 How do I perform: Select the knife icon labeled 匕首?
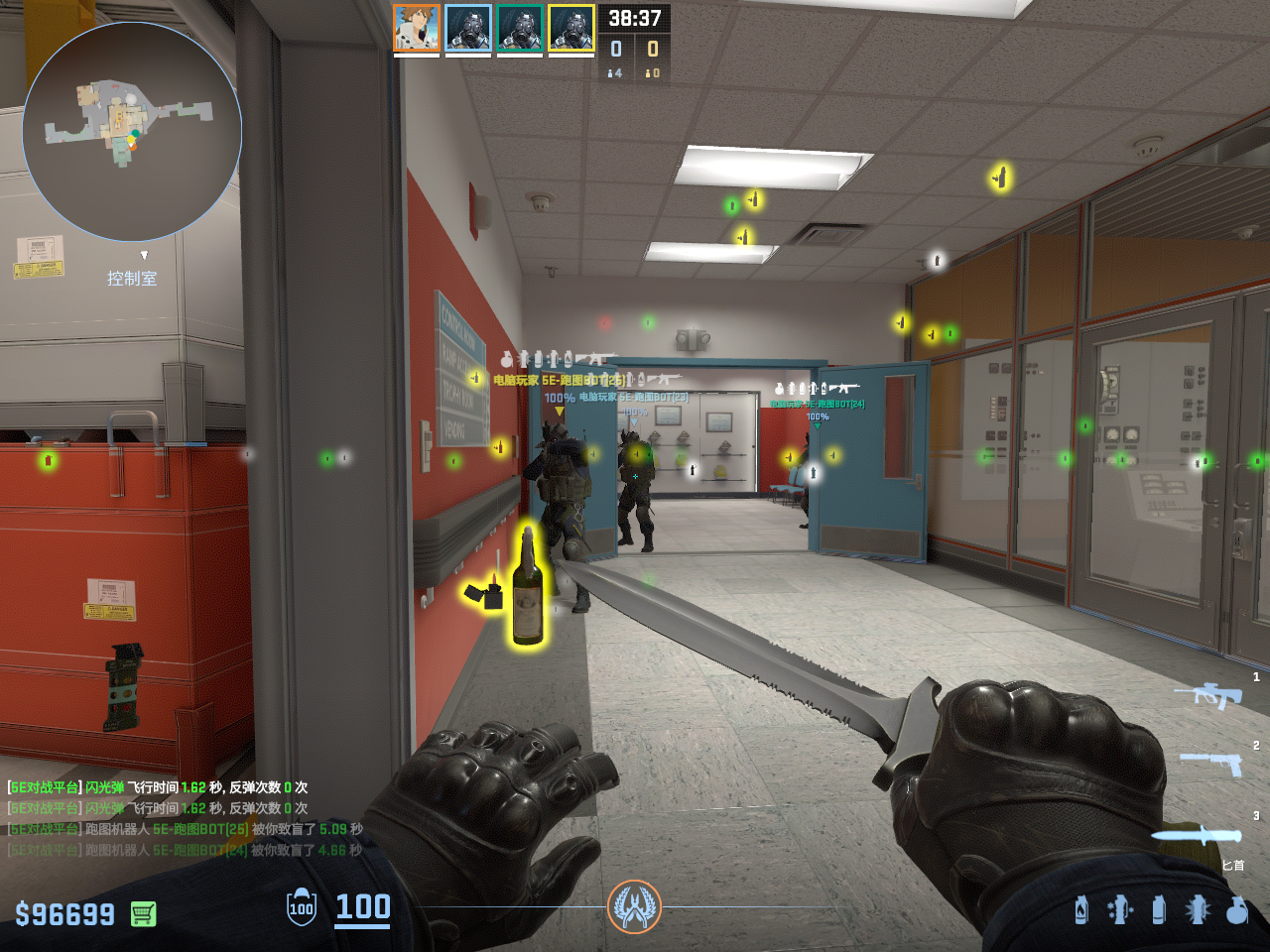1198,835
